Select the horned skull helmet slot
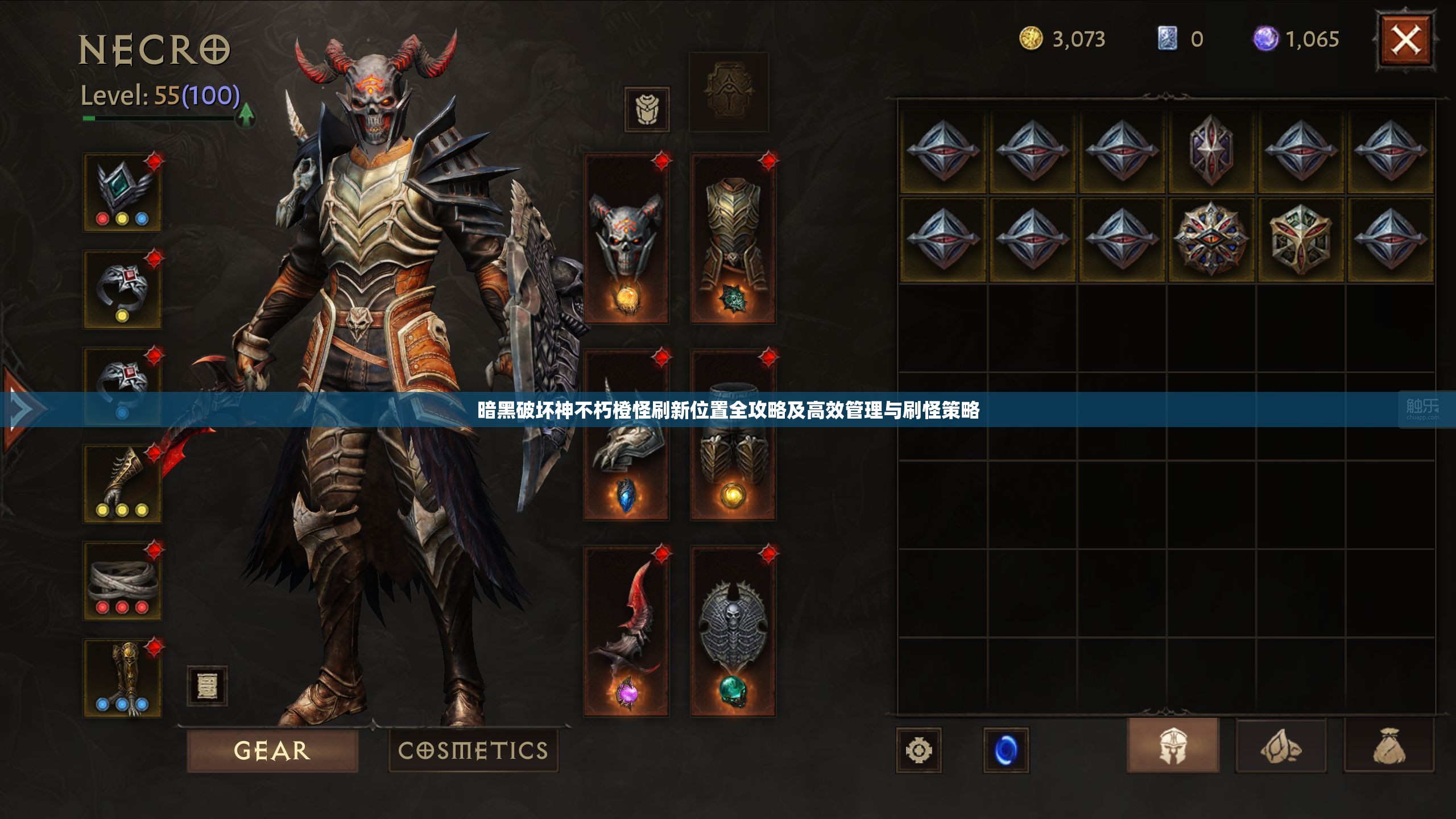The image size is (1456, 819). [x=626, y=239]
